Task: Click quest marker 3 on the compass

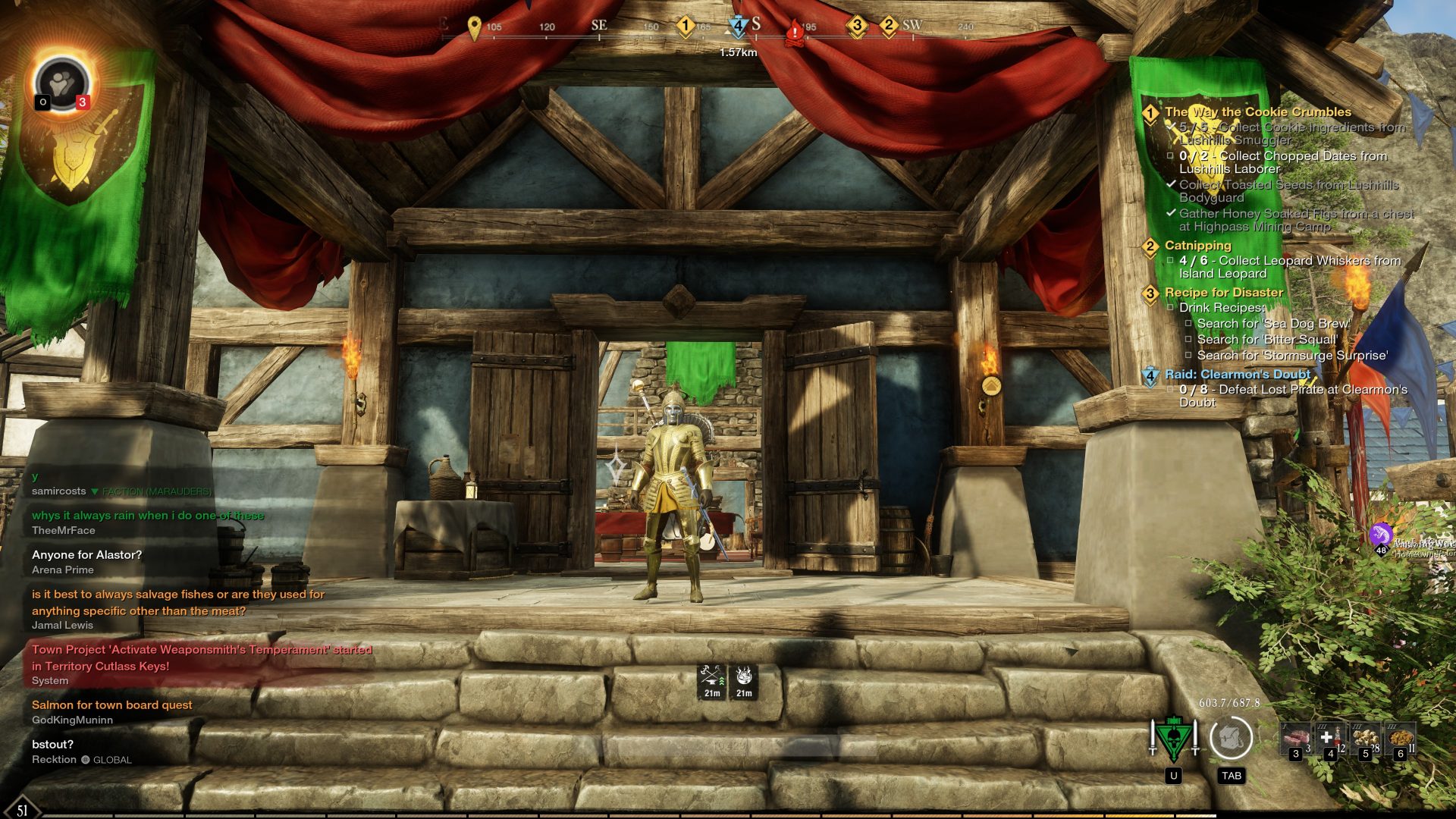Action: tap(857, 26)
